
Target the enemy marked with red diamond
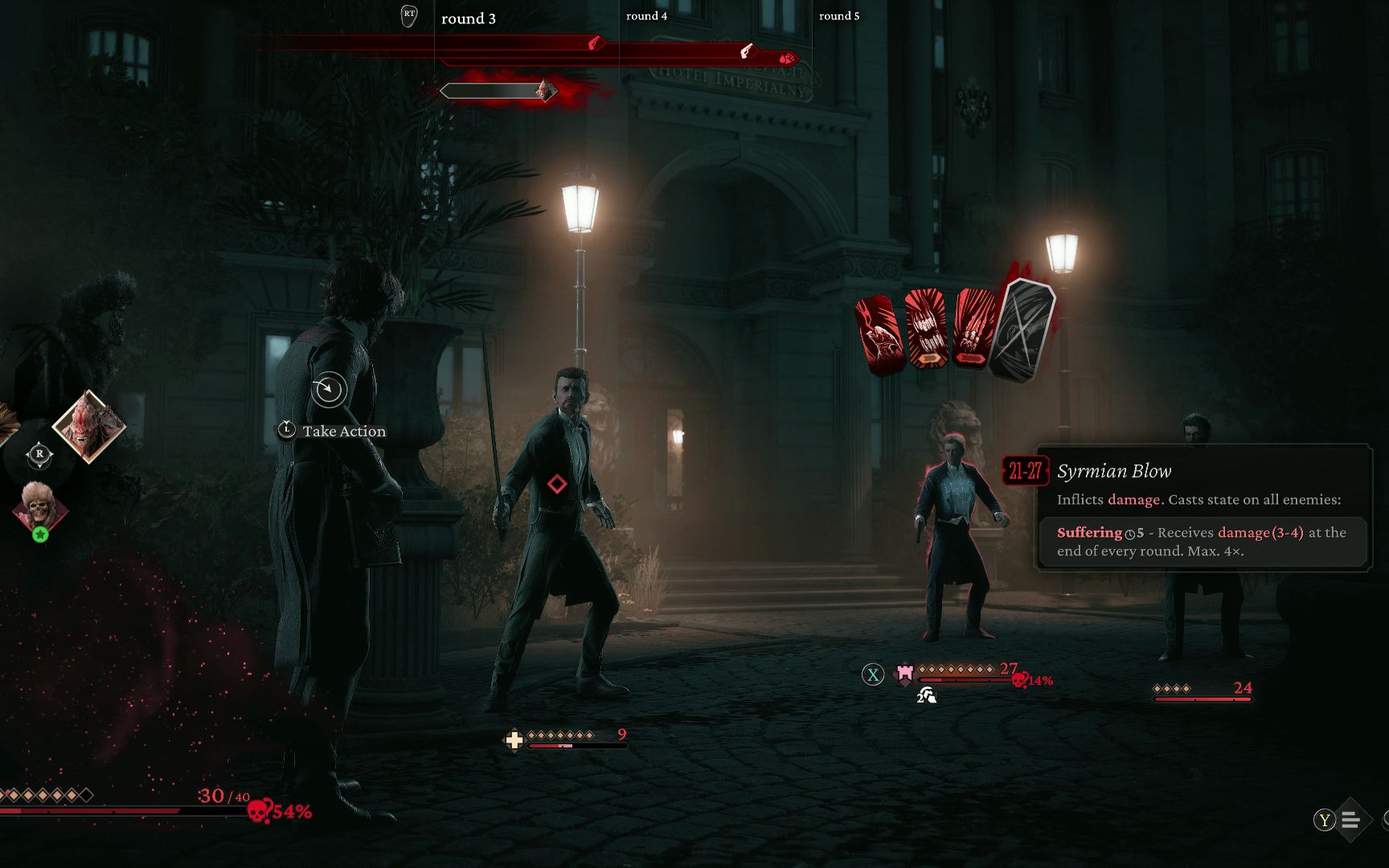point(557,484)
